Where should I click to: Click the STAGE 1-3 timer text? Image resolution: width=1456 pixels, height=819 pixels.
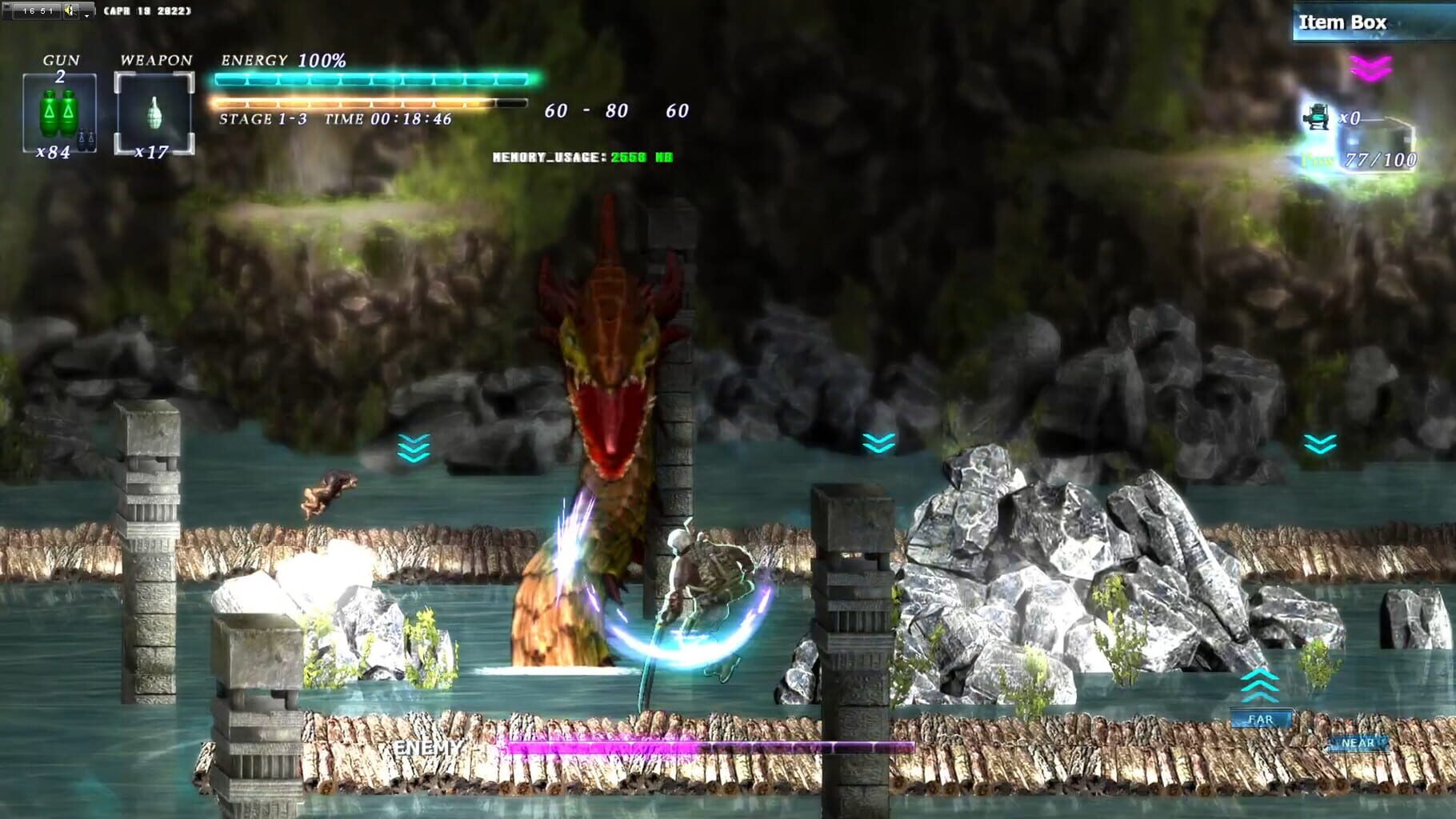[336, 120]
